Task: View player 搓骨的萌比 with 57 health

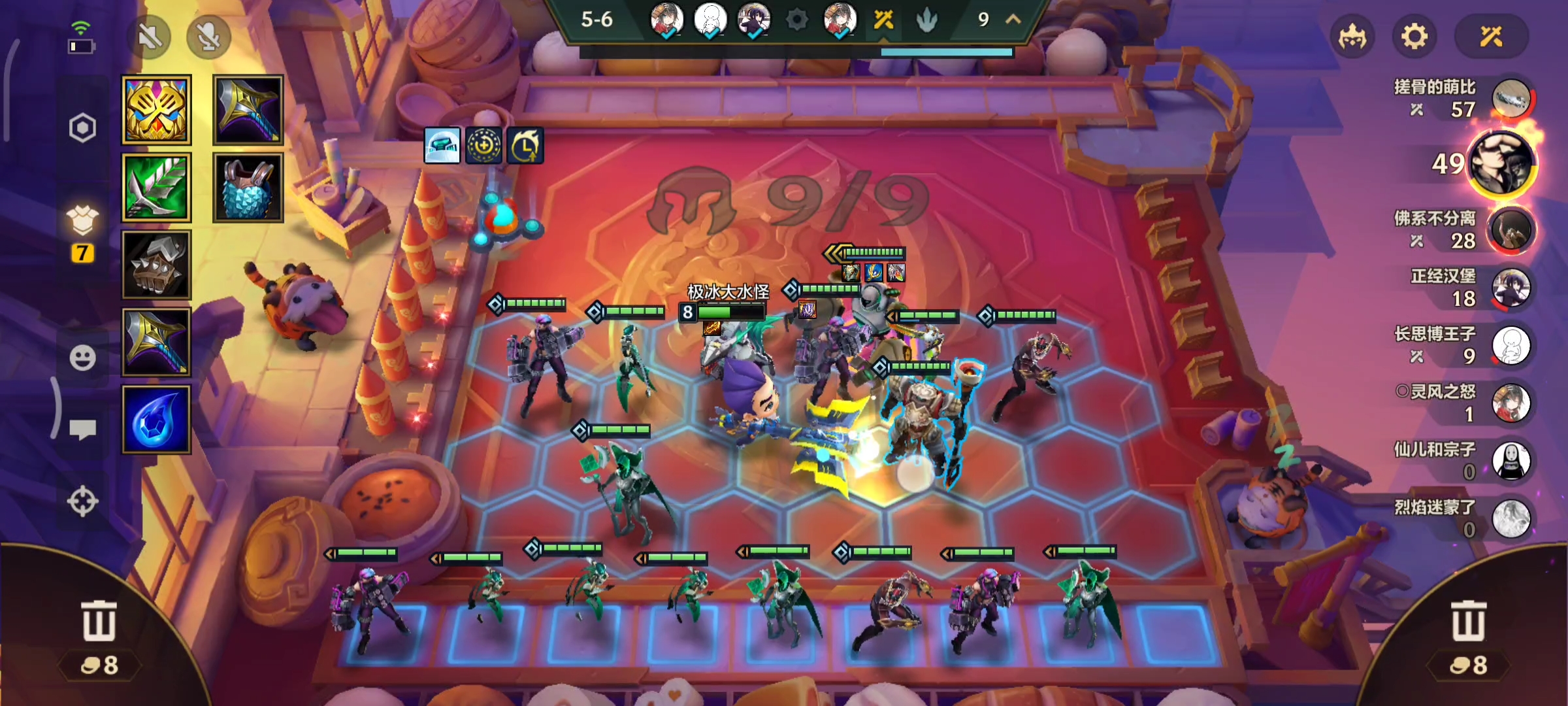Action: (x=1511, y=99)
